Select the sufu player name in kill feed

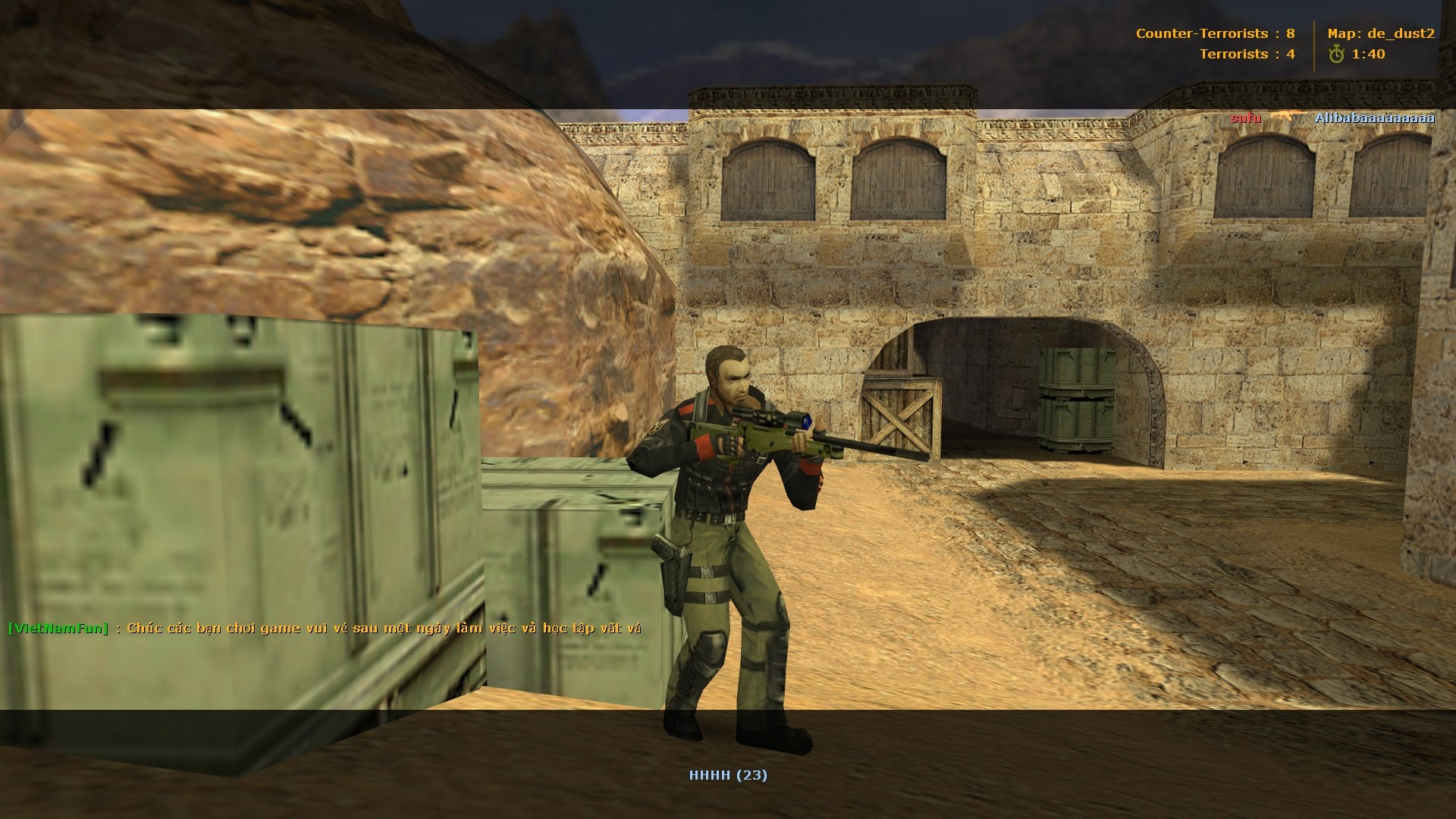coord(1246,118)
